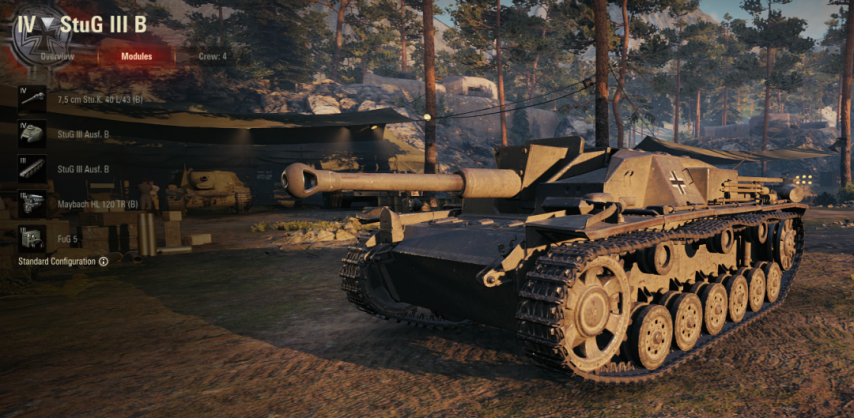Switch to the Overview tab
The image size is (854, 418).
(x=59, y=57)
